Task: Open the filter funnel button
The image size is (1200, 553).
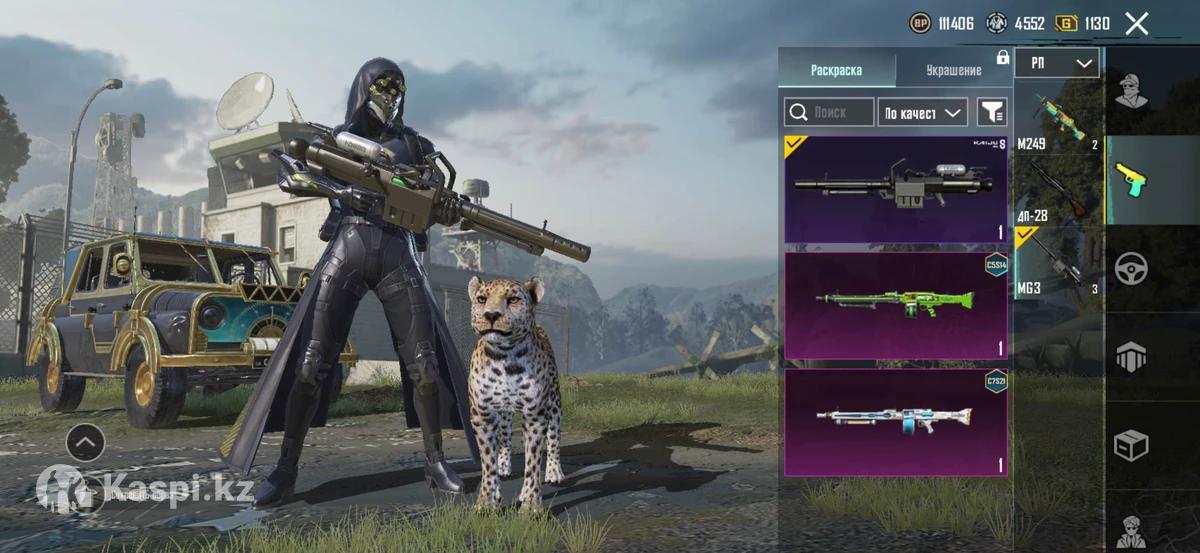Action: tap(992, 112)
